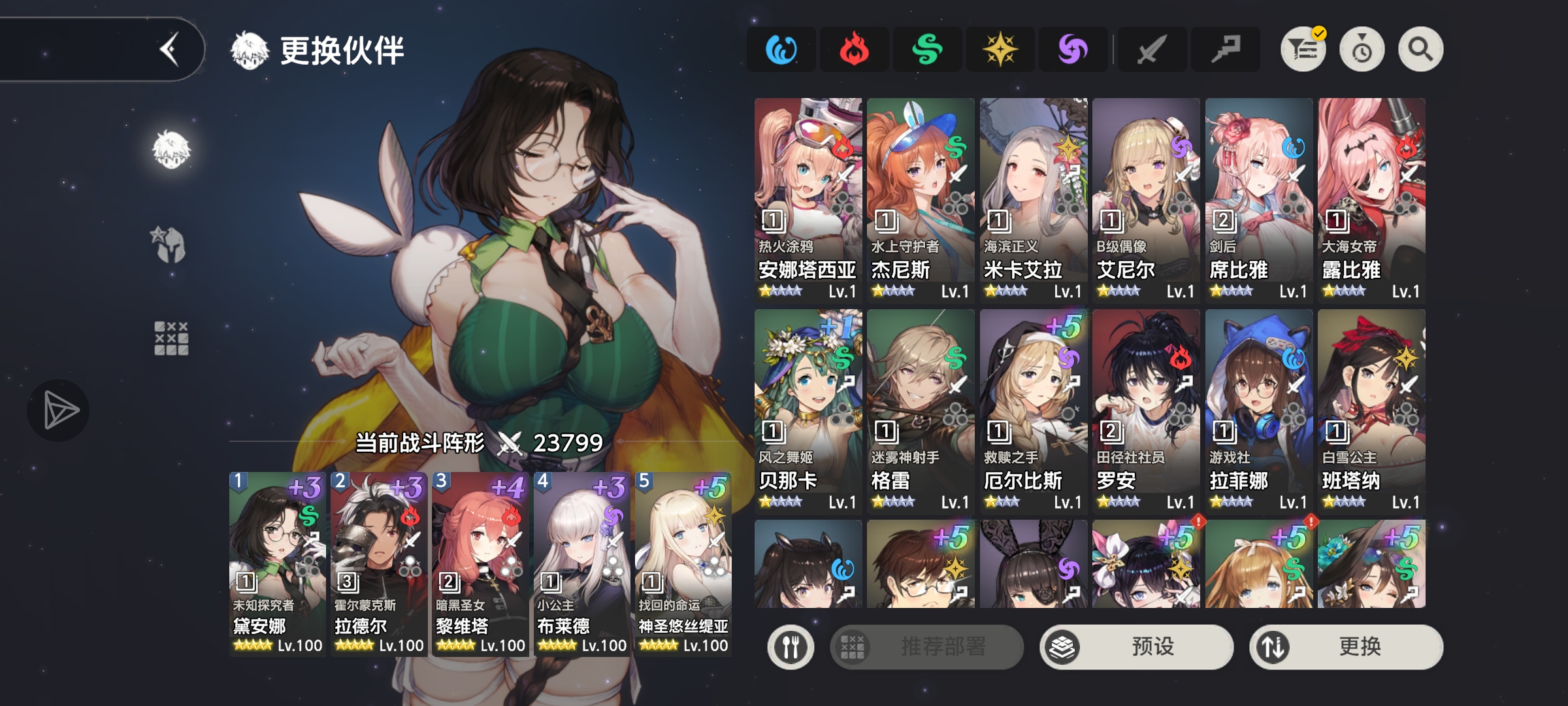1568x706 pixels.
Task: Pick the 杰尼斯 partner card
Action: point(921,199)
